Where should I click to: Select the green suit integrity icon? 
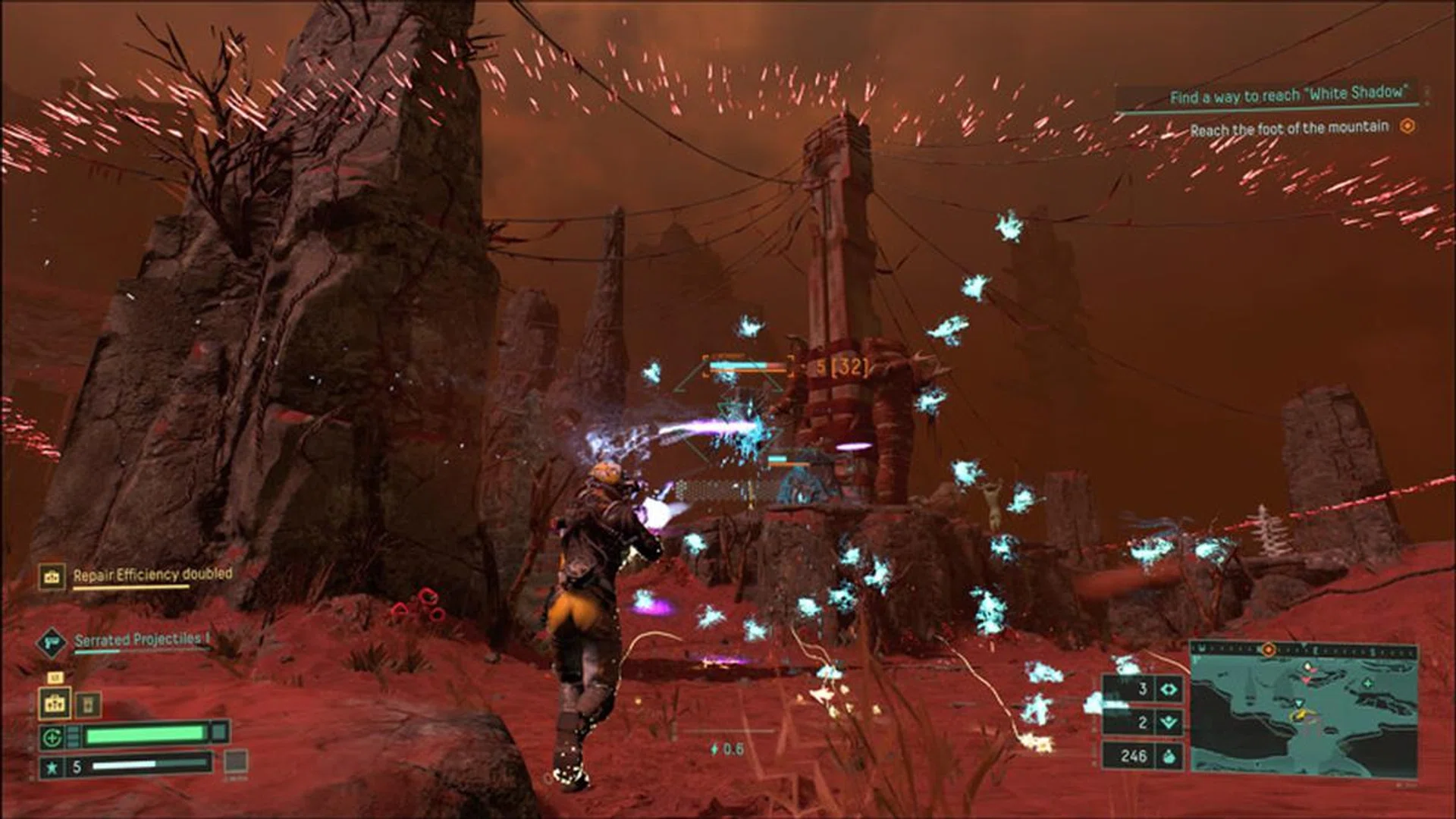pyautogui.click(x=52, y=736)
